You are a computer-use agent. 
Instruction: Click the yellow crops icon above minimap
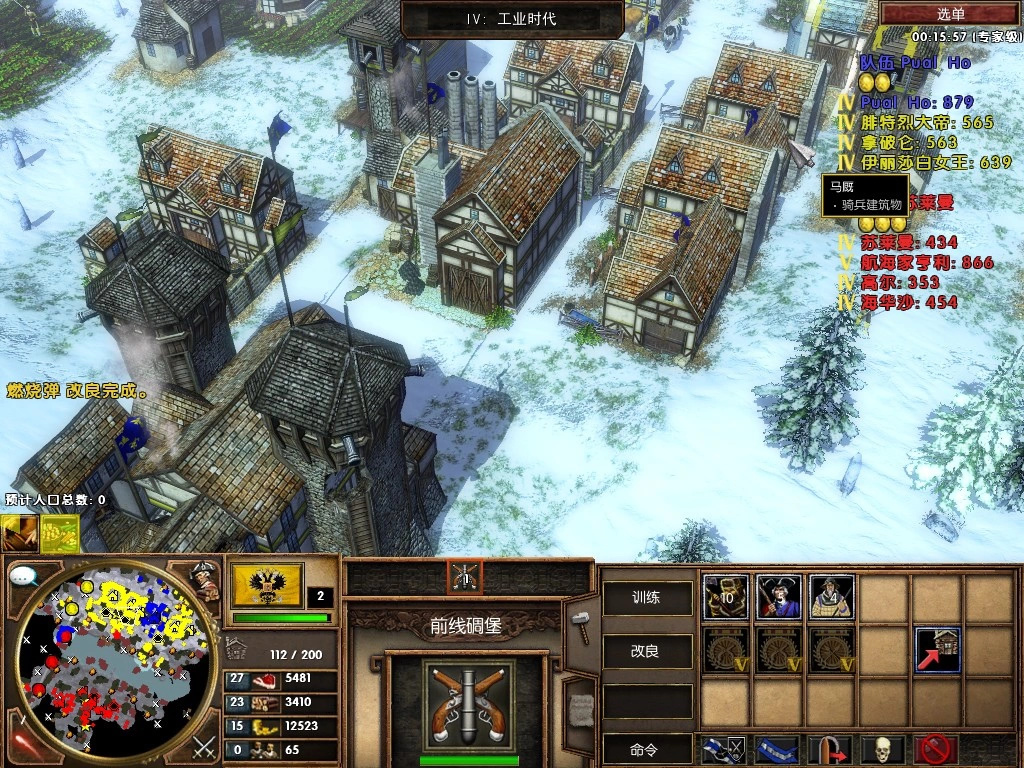coord(60,533)
